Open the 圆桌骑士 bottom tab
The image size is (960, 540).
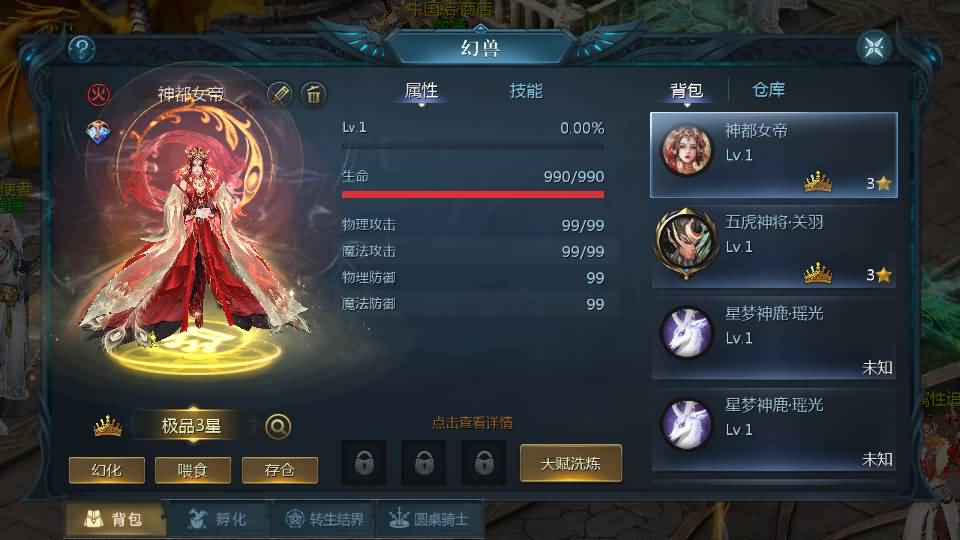click(x=431, y=519)
